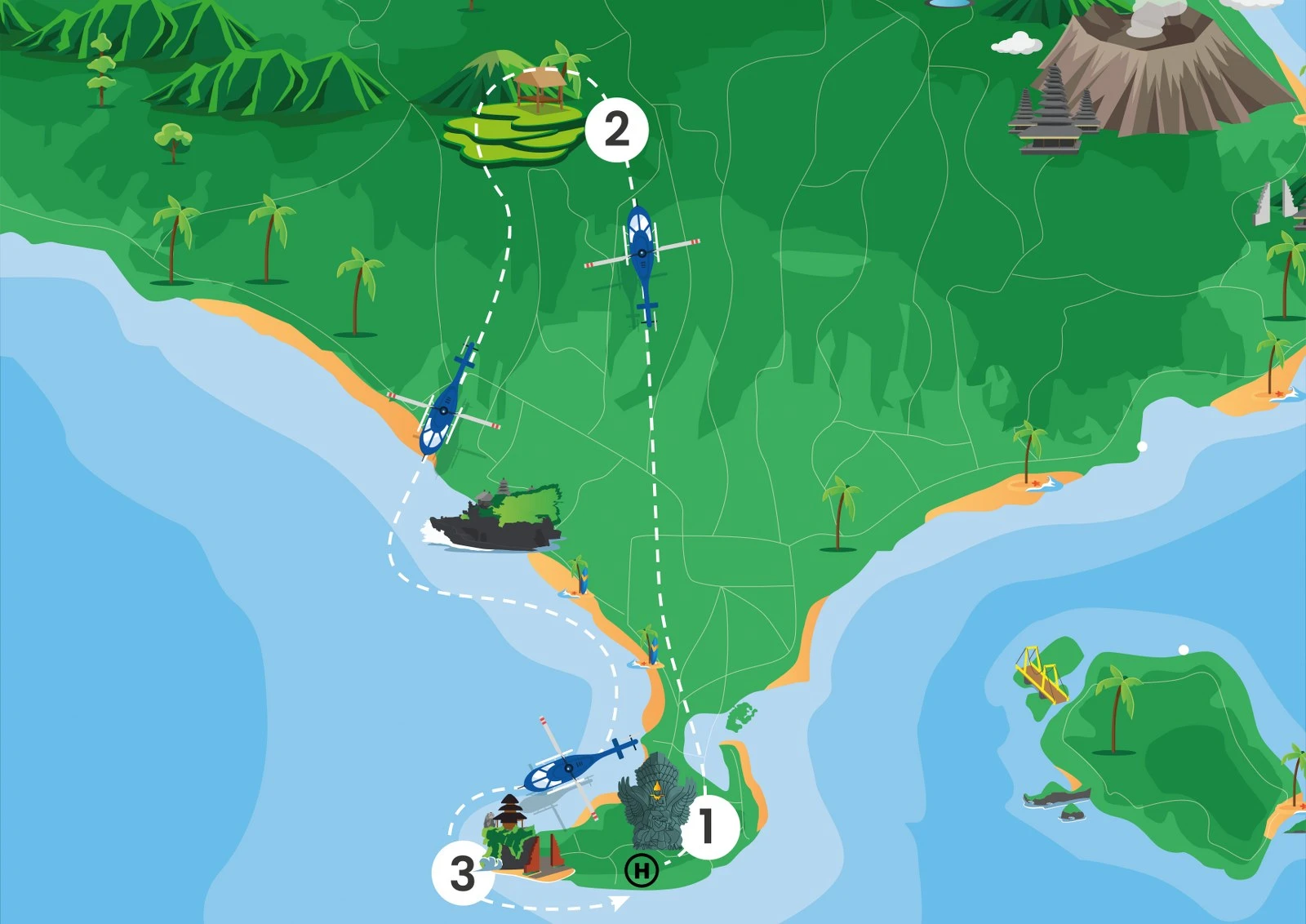
Task: Select the number 2 route marker
Action: pyautogui.click(x=616, y=129)
